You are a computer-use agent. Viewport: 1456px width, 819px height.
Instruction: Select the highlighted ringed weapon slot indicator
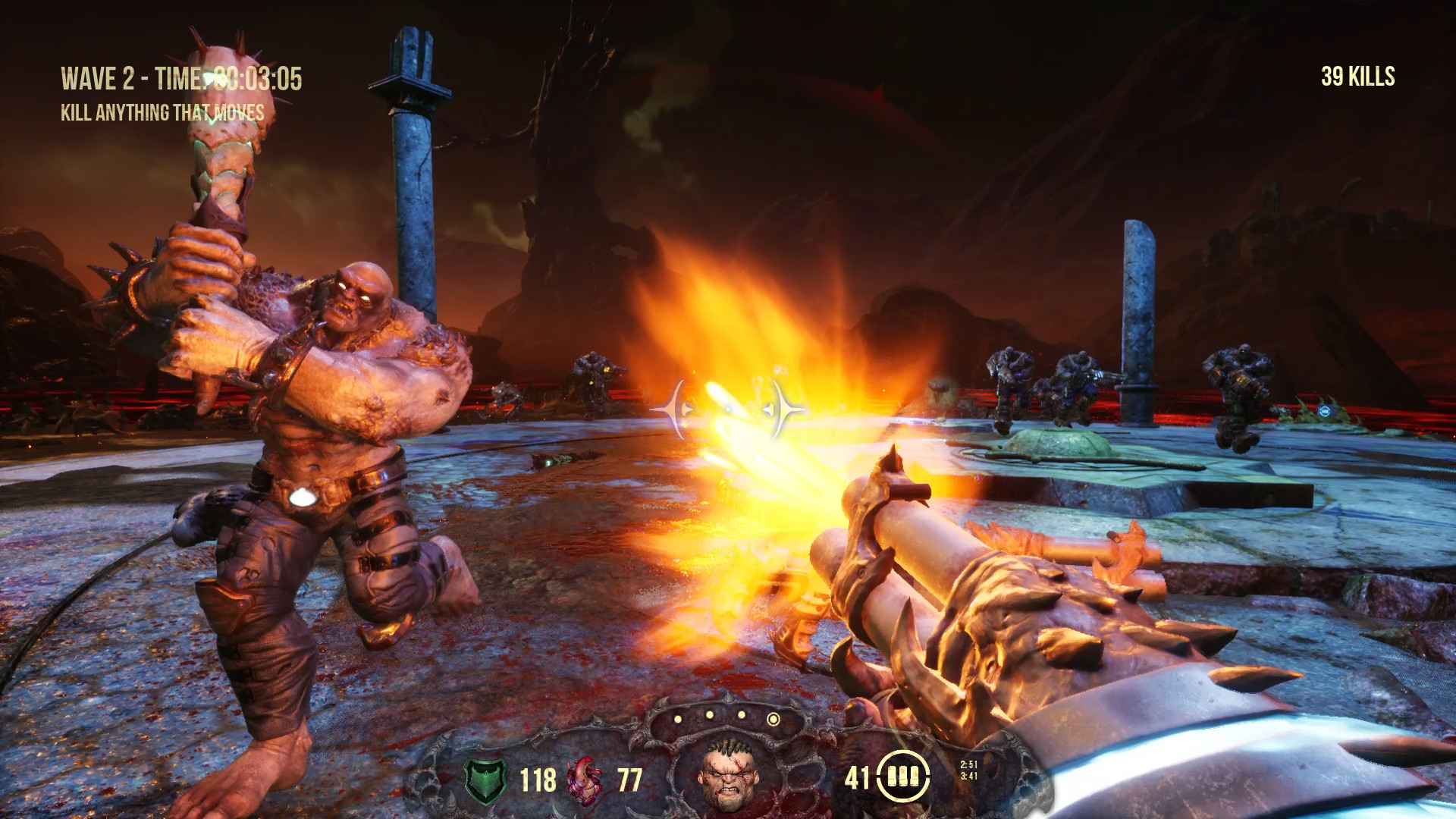[x=773, y=719]
